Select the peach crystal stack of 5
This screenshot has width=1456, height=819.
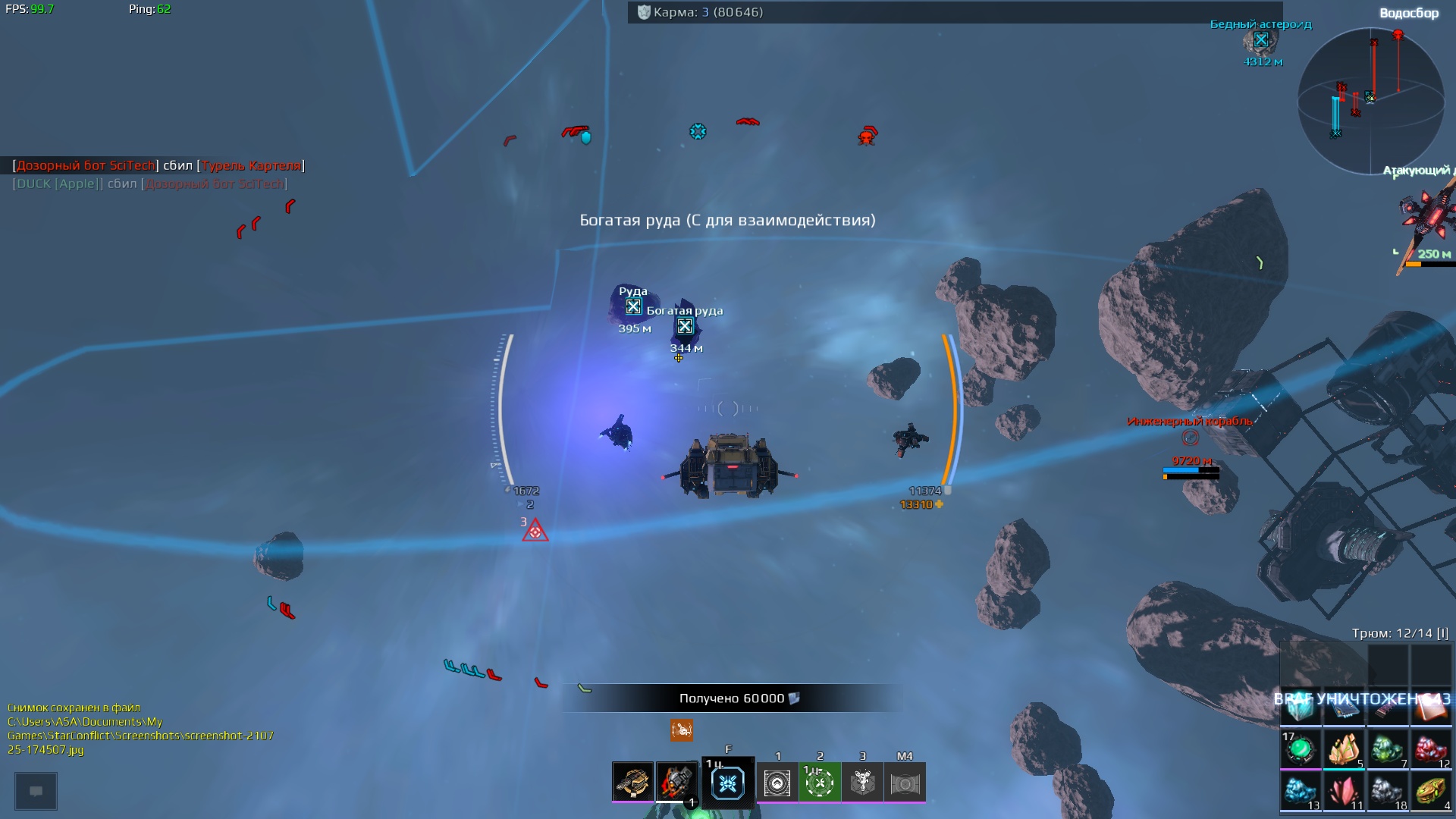pyautogui.click(x=1344, y=749)
